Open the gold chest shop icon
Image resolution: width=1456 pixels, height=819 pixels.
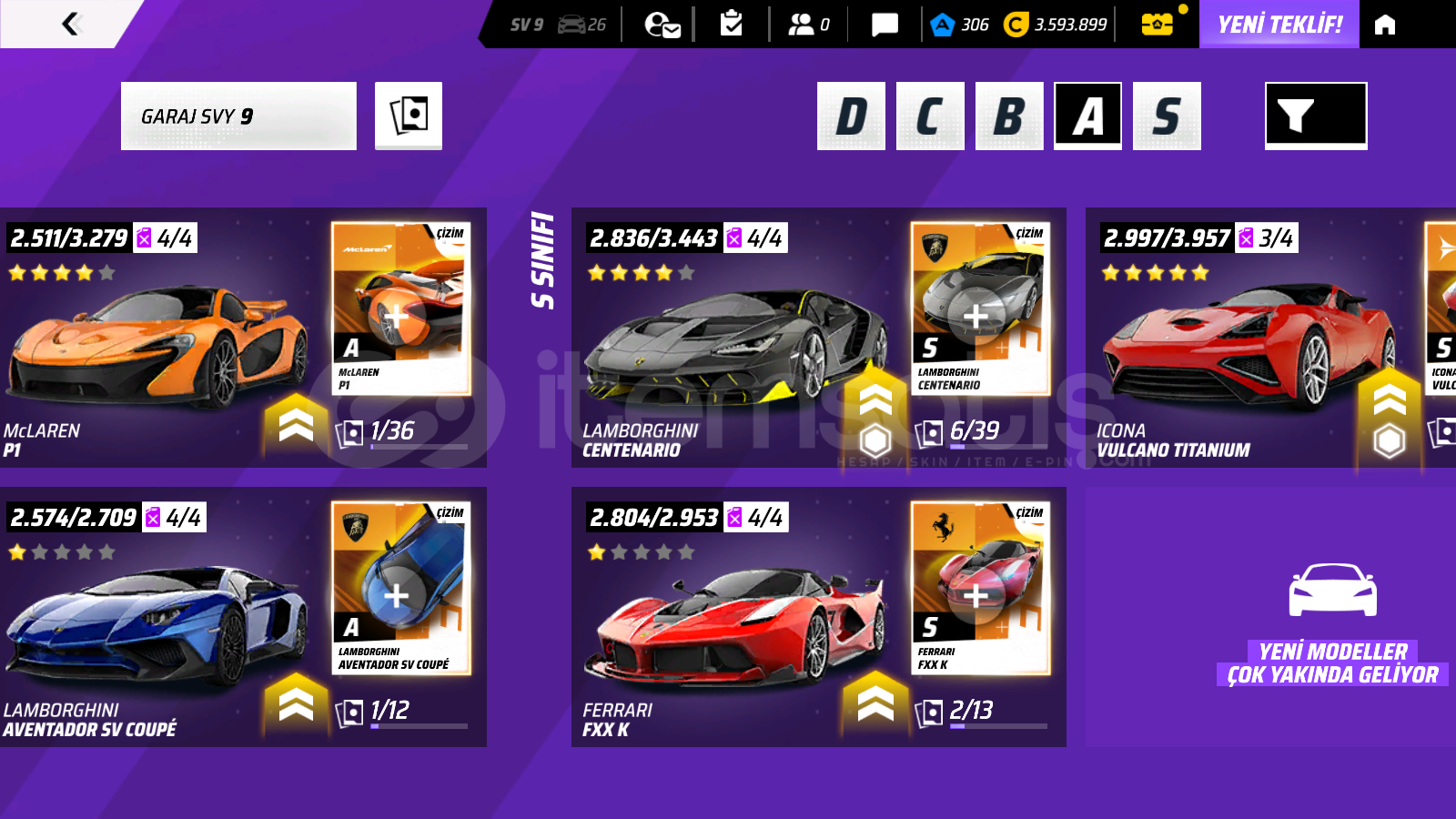click(x=1157, y=25)
